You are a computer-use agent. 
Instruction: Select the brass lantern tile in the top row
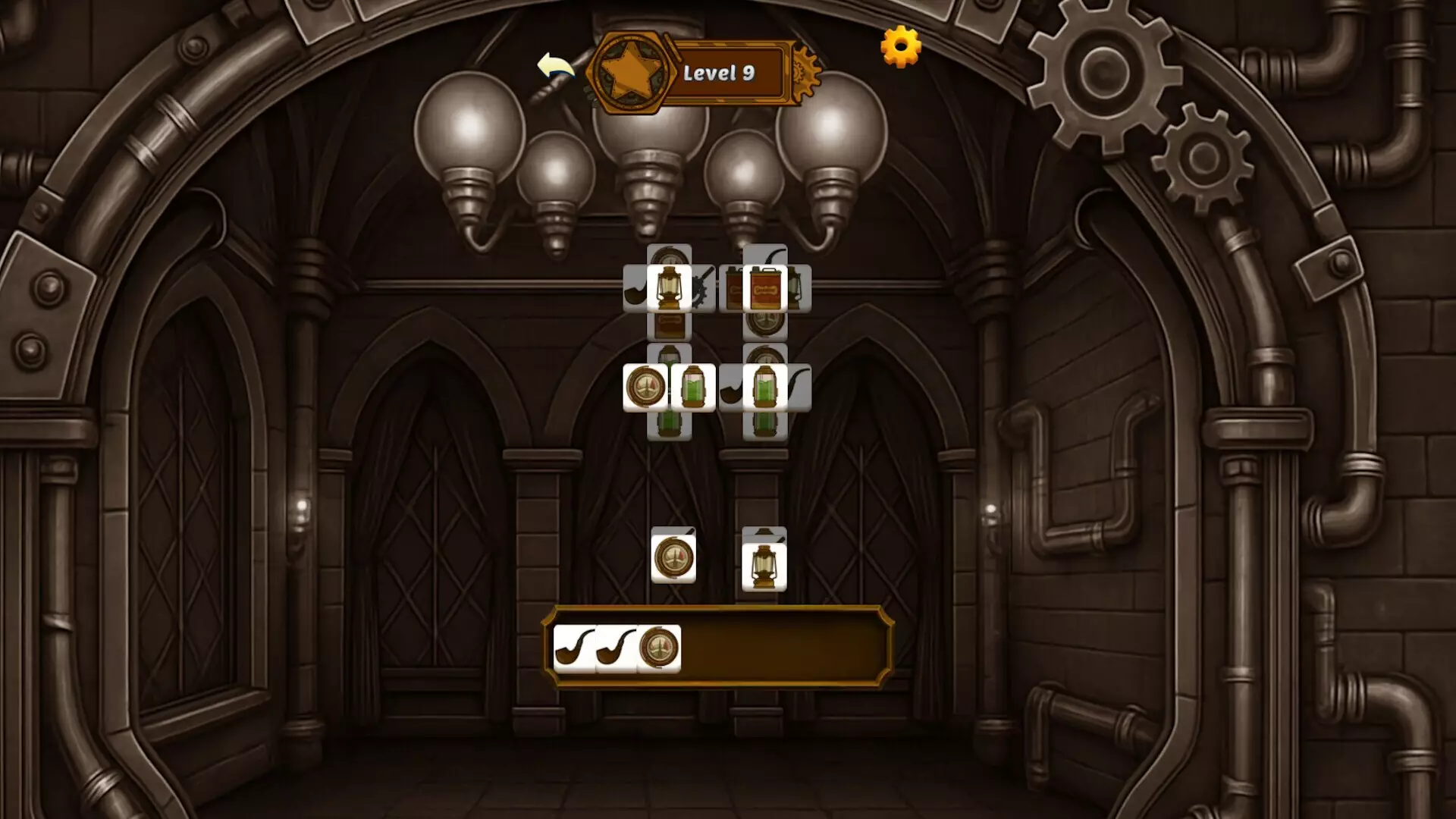pos(668,287)
